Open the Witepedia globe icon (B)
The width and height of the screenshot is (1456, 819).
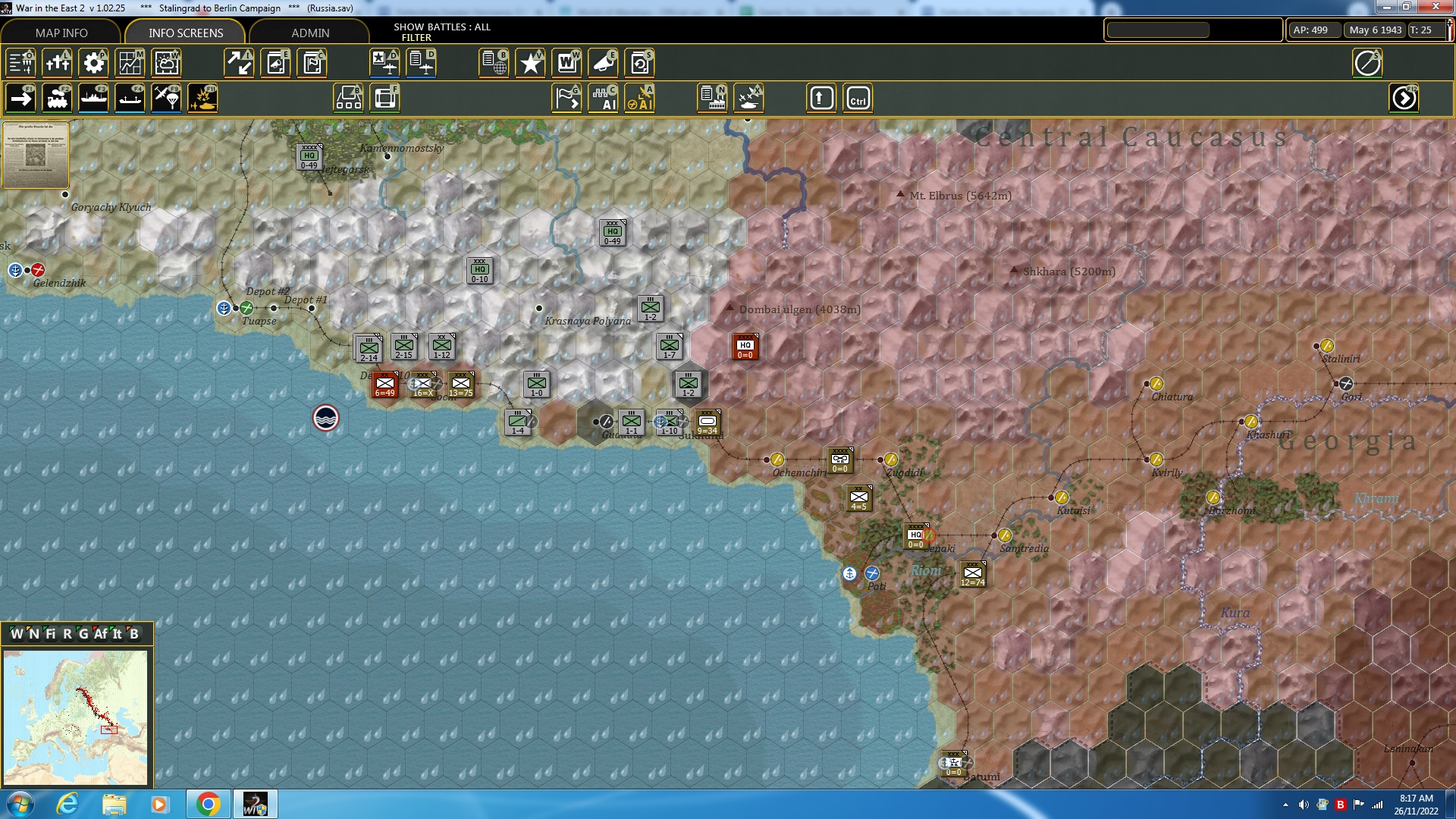494,63
